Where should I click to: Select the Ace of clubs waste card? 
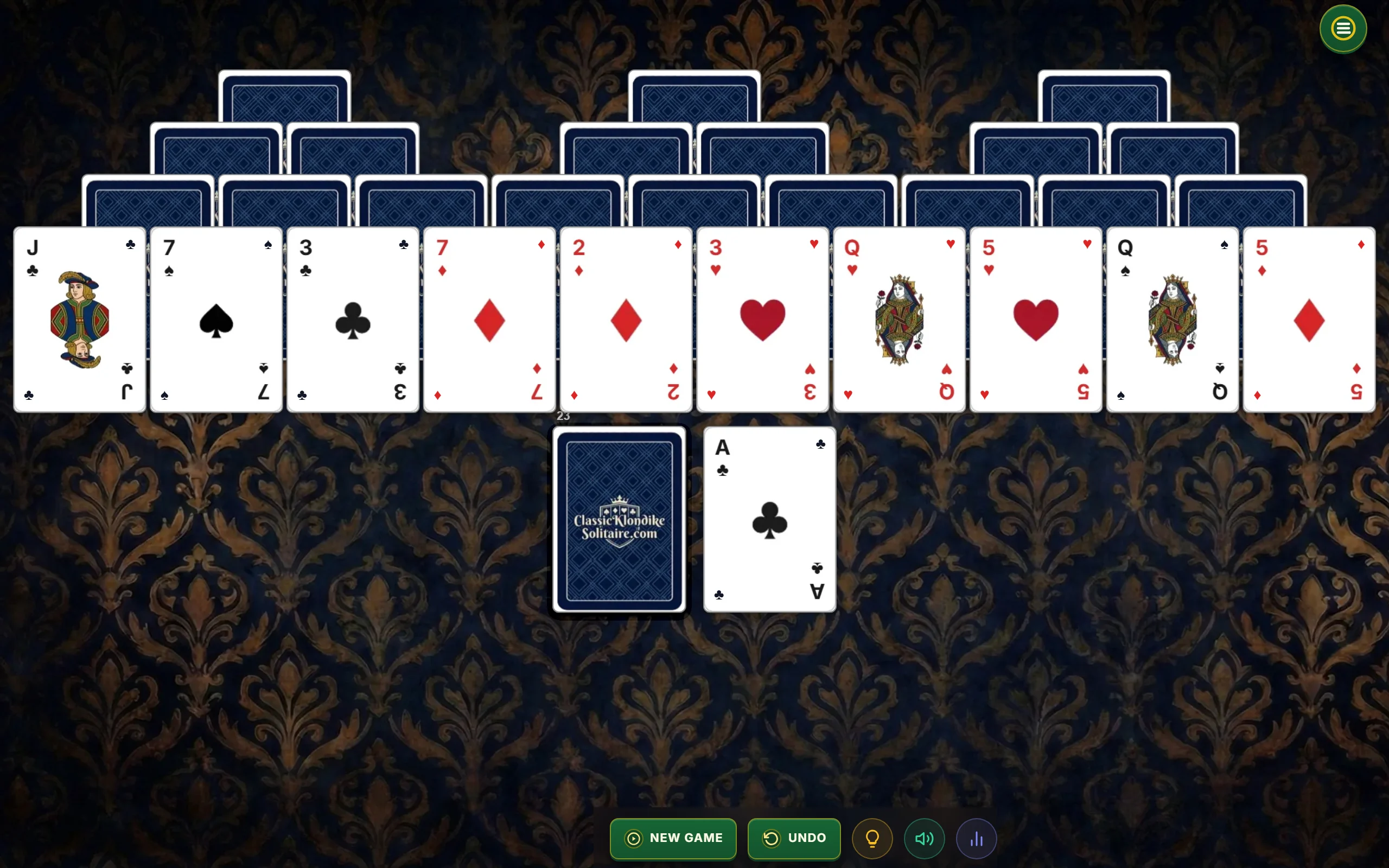769,520
